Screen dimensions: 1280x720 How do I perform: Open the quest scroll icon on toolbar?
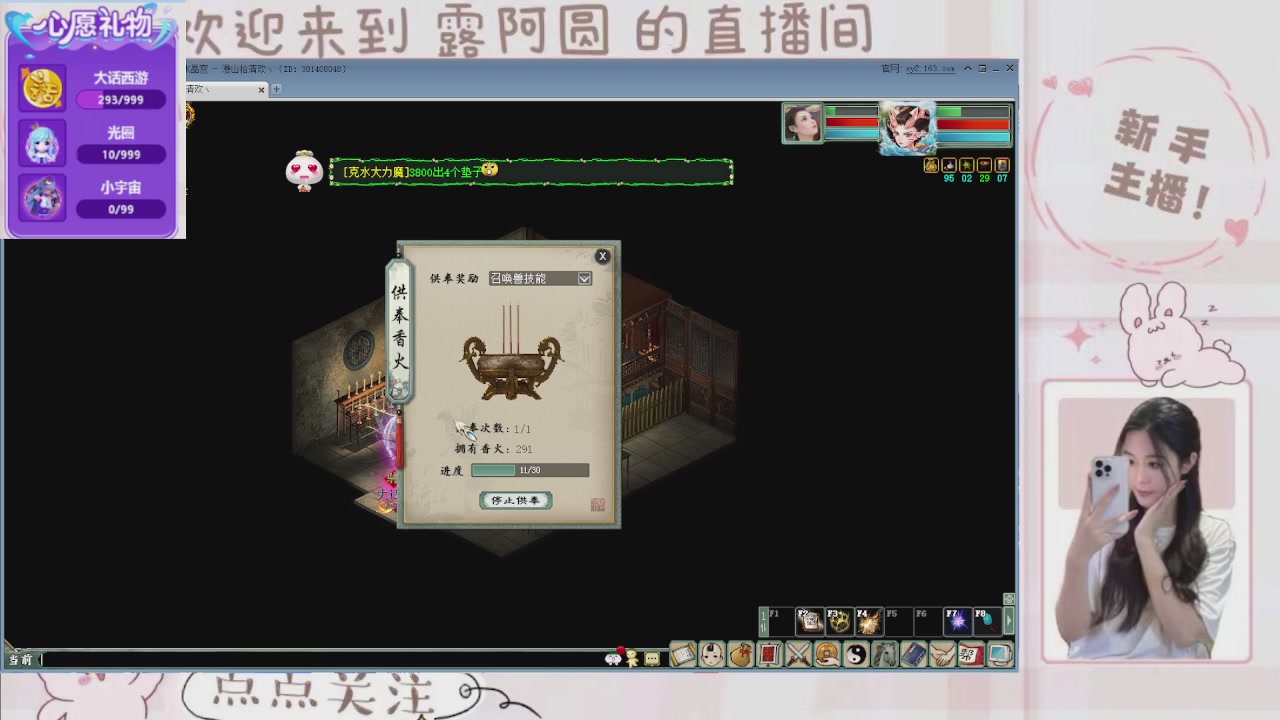(x=683, y=656)
